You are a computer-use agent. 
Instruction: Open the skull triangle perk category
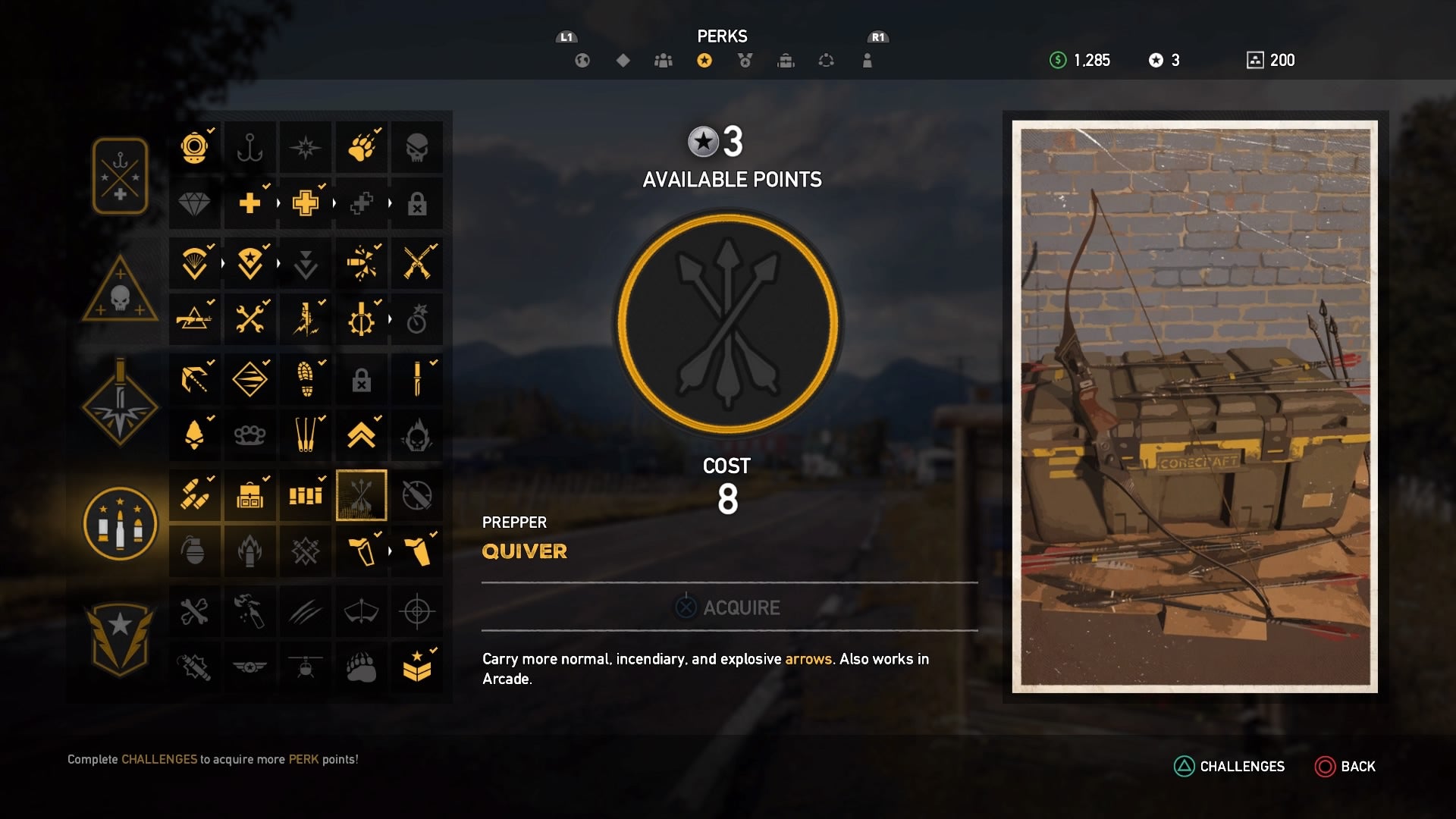coord(120,288)
